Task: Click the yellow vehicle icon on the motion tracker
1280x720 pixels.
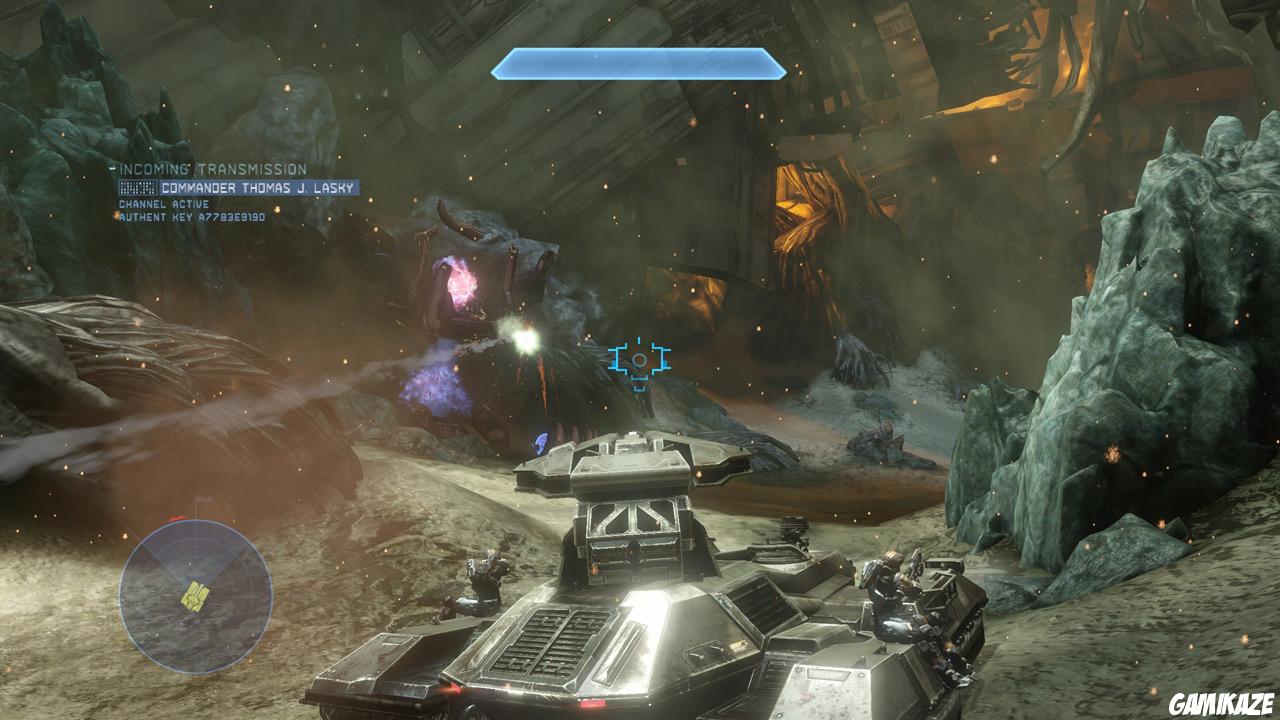Action: point(196,595)
